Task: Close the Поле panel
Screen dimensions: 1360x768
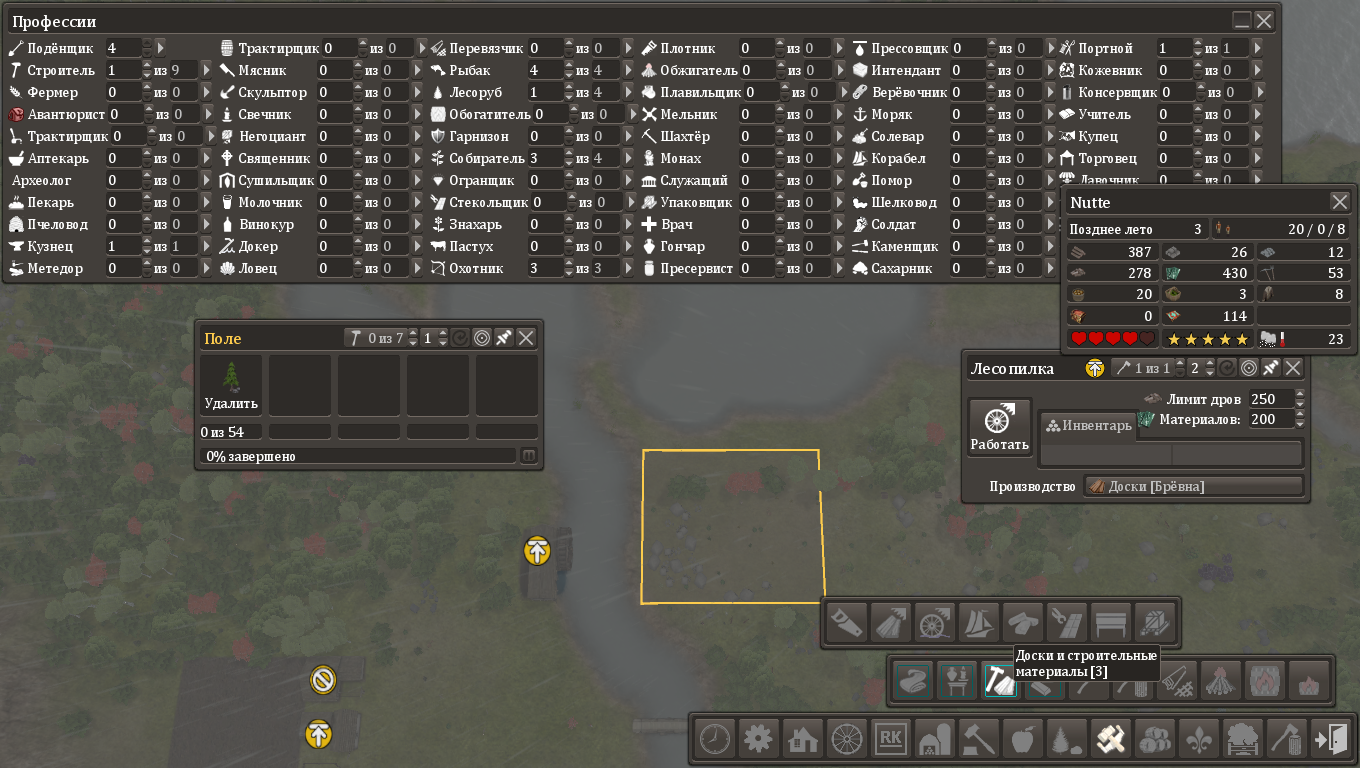Action: [526, 338]
